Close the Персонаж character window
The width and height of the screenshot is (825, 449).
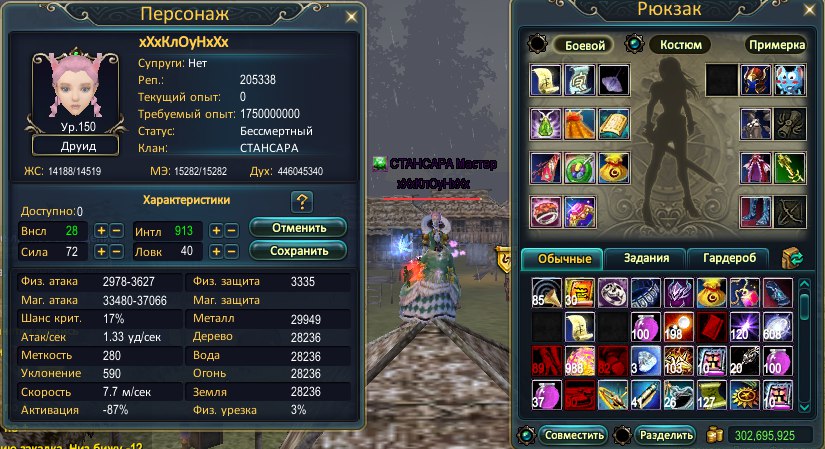pos(349,16)
